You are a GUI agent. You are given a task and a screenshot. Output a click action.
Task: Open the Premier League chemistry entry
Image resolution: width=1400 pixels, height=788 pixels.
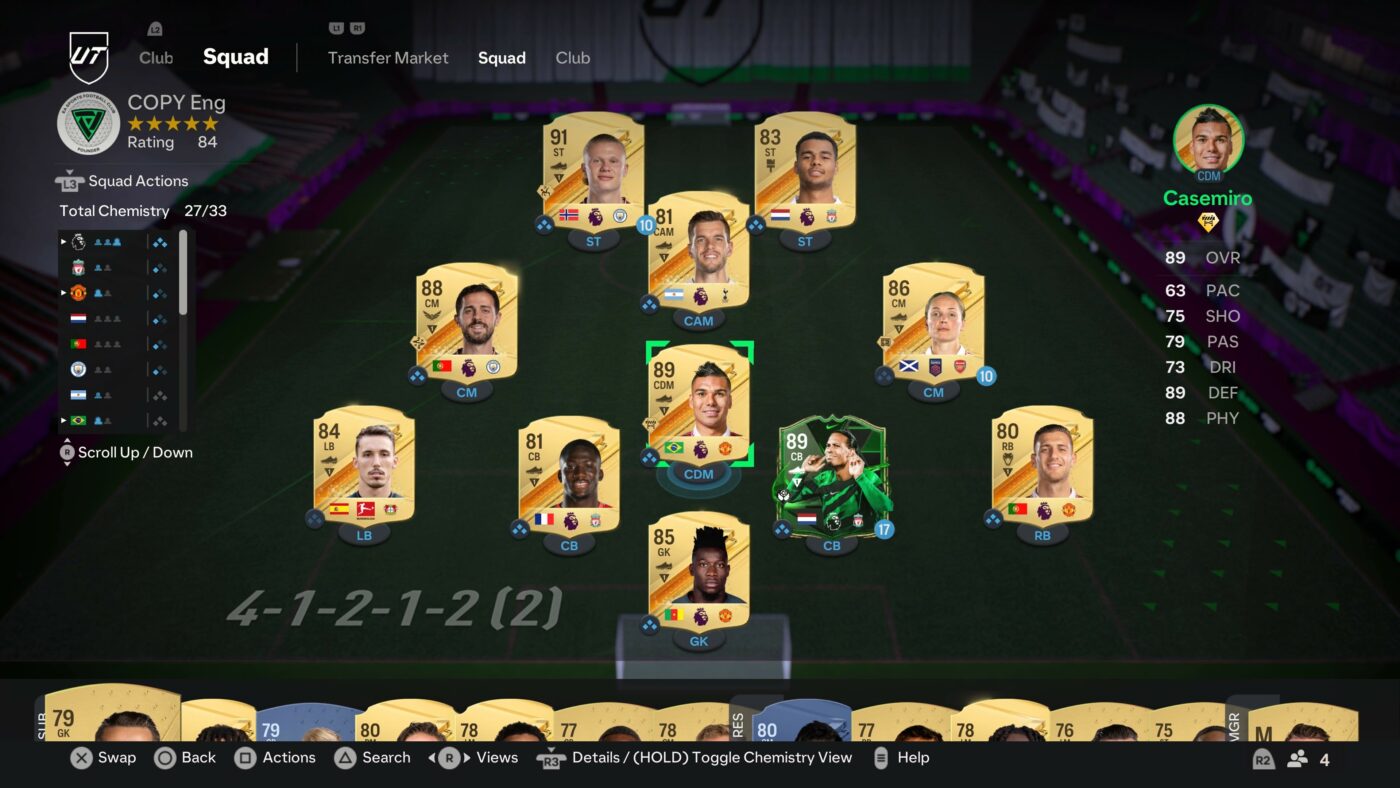click(78, 241)
